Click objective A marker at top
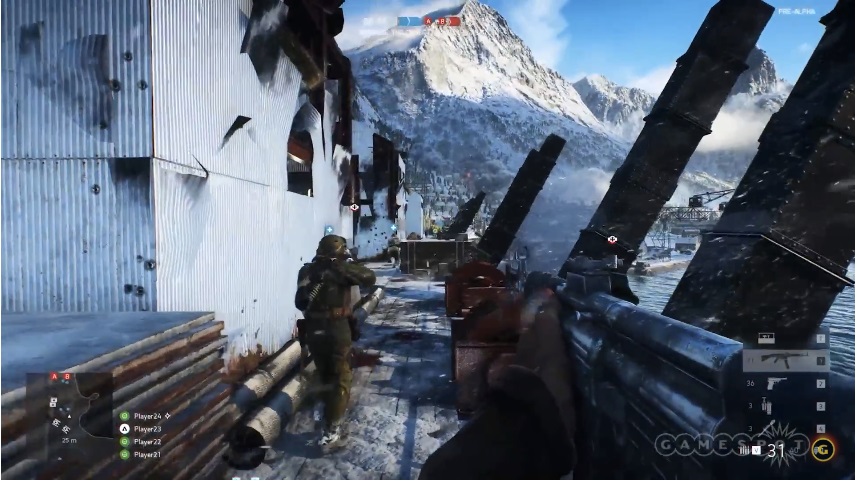The height and width of the screenshot is (481, 857). 429,21
